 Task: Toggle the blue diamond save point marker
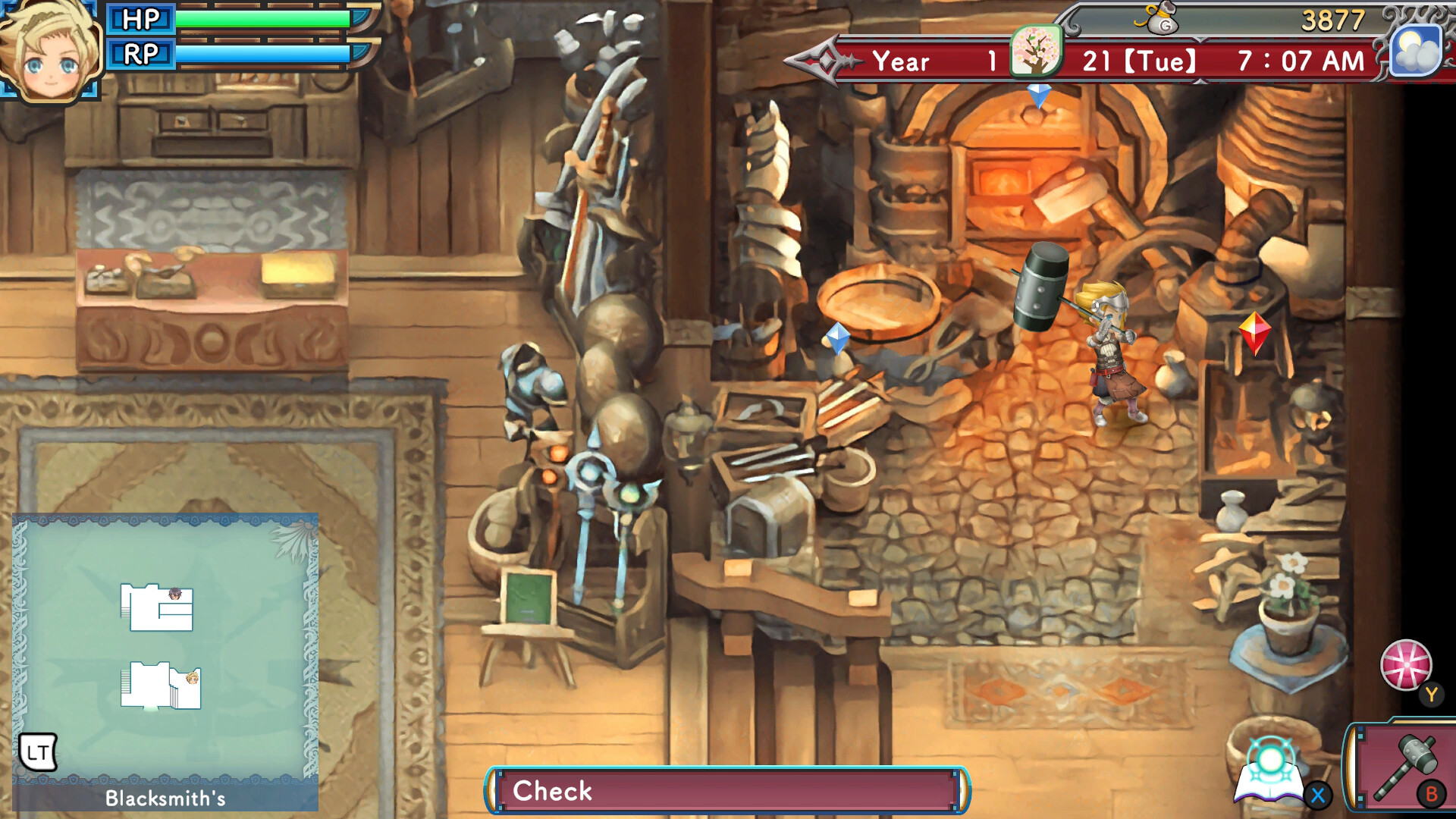(x=837, y=341)
